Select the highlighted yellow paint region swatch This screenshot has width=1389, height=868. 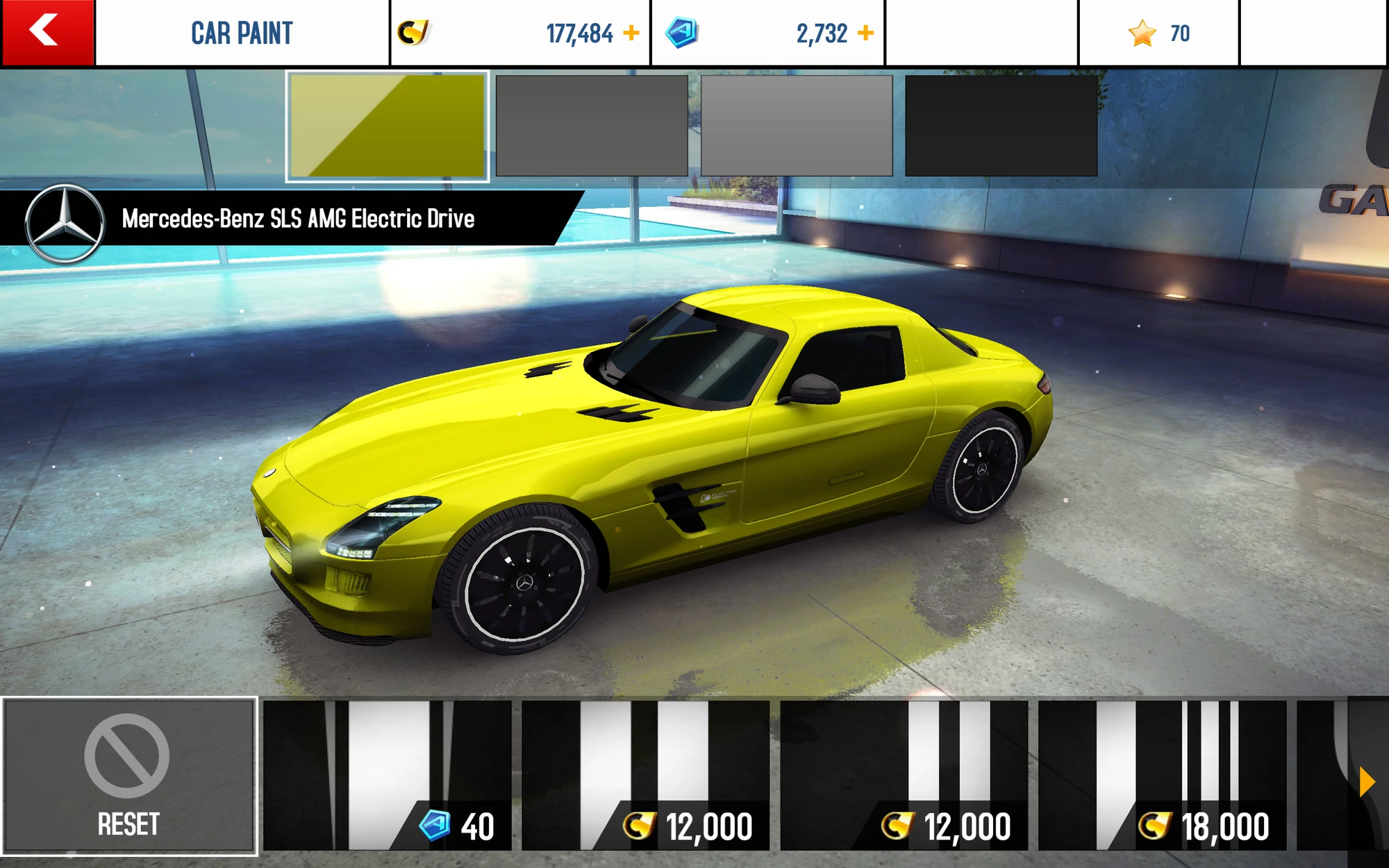pos(386,125)
